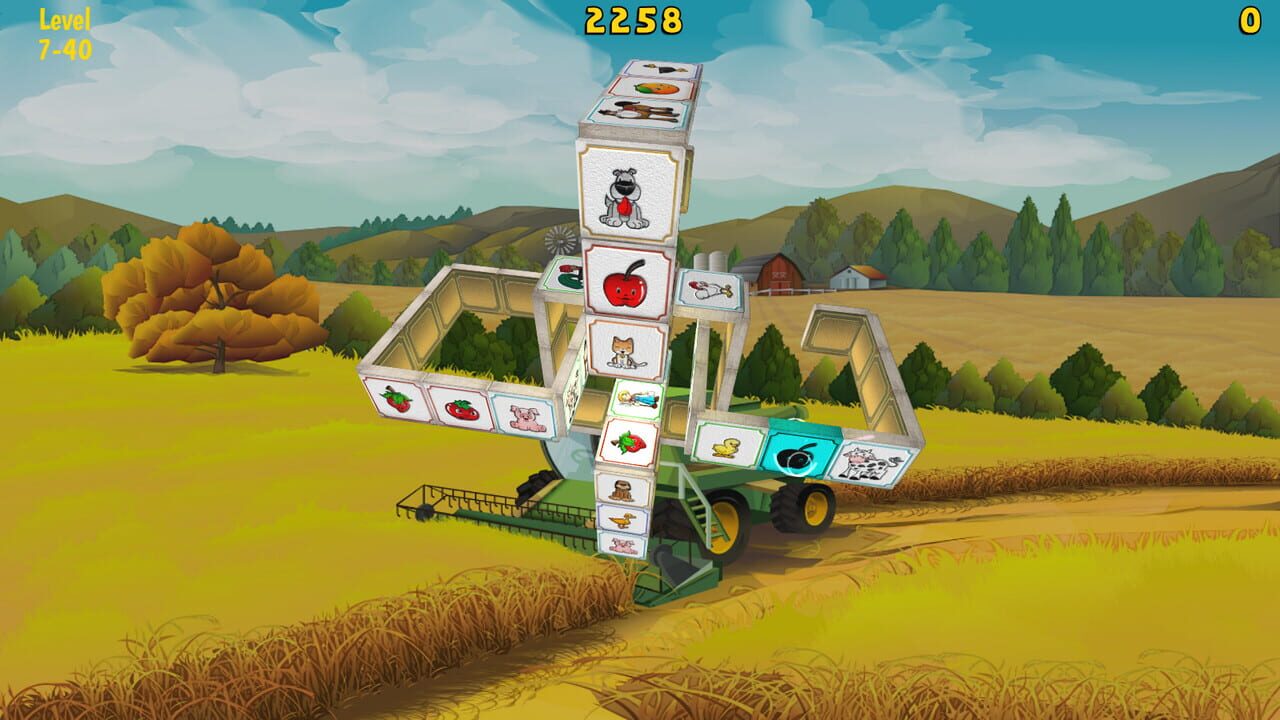Click the yellow duckling tile near the cow
Image resolution: width=1280 pixels, height=720 pixels.
pyautogui.click(x=725, y=448)
